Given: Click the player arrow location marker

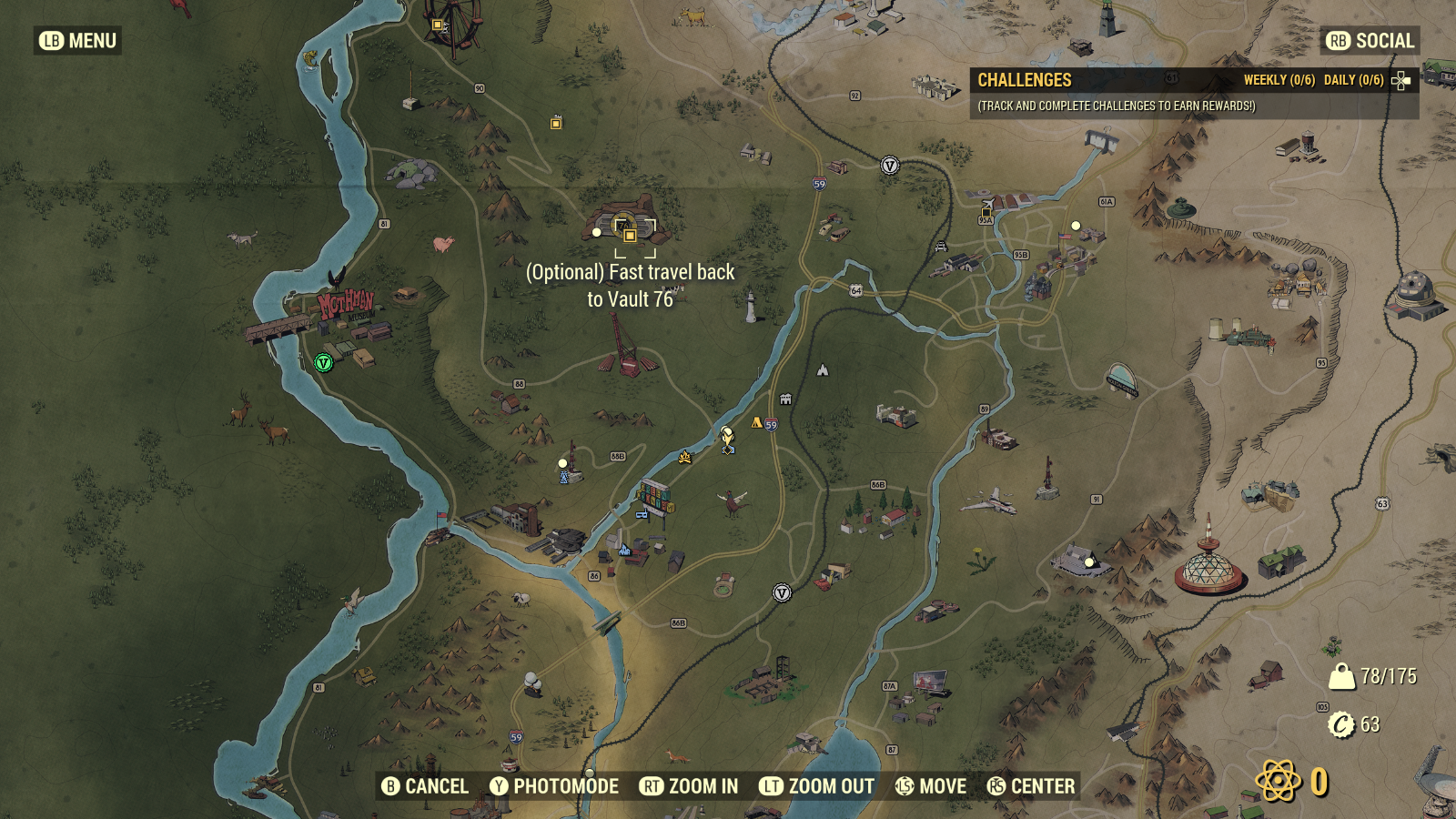Looking at the screenshot, I should [727, 437].
